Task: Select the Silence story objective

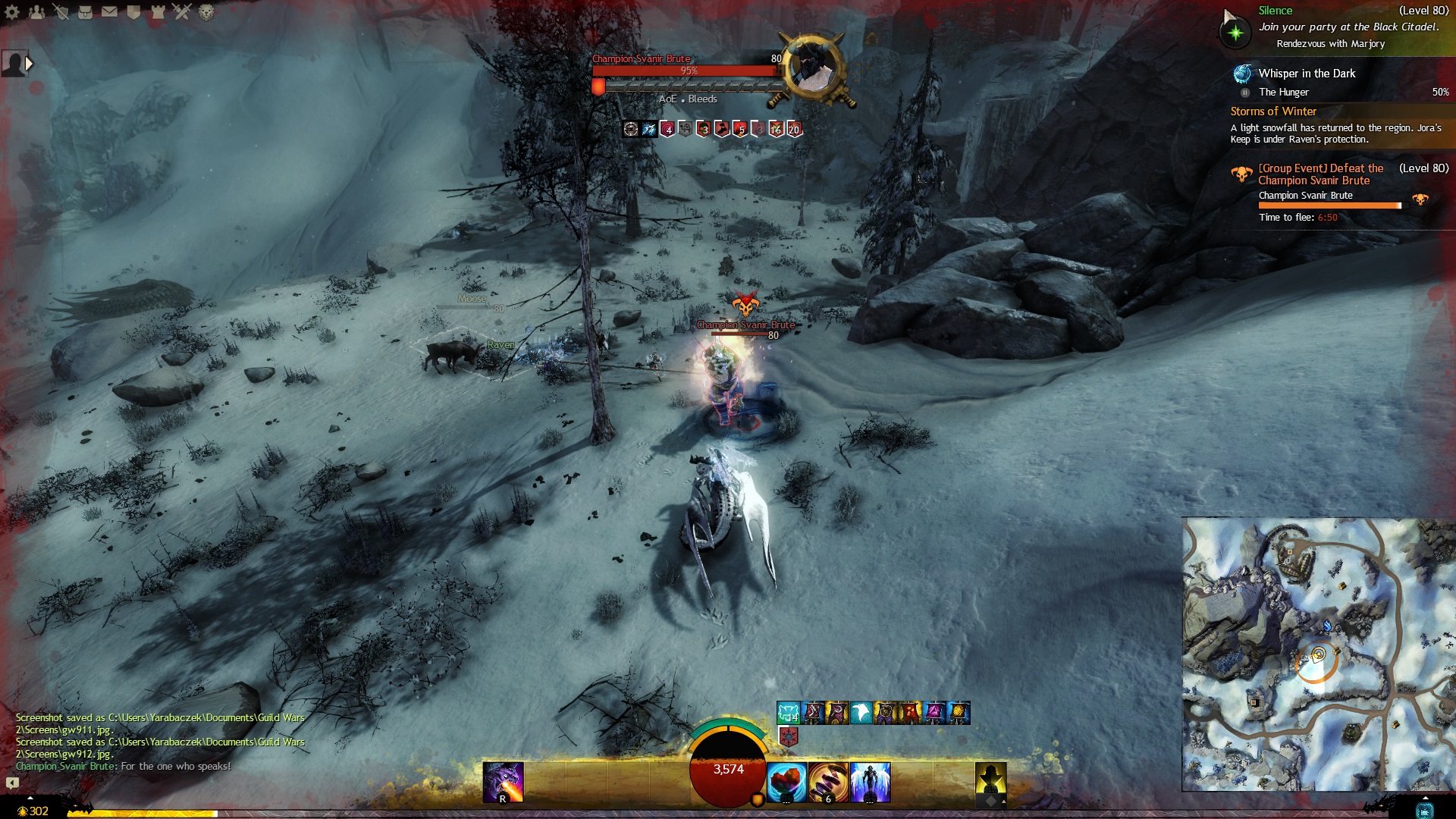Action: tap(1275, 11)
